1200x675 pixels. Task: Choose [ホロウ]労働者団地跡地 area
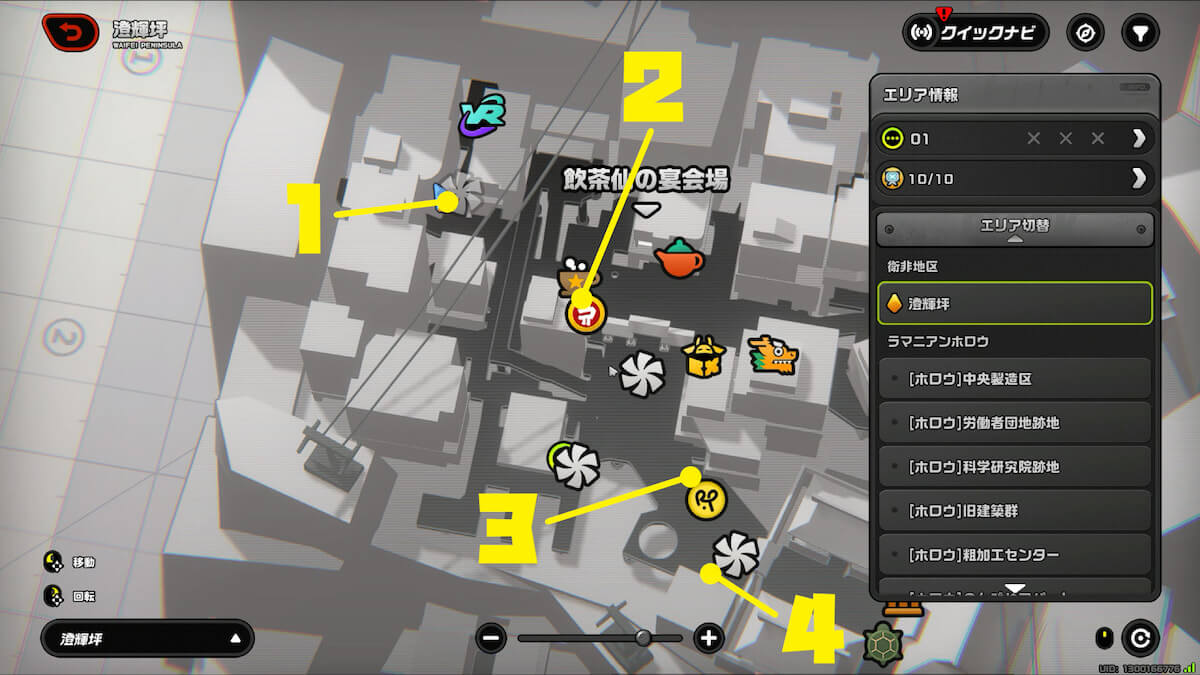click(x=1015, y=423)
